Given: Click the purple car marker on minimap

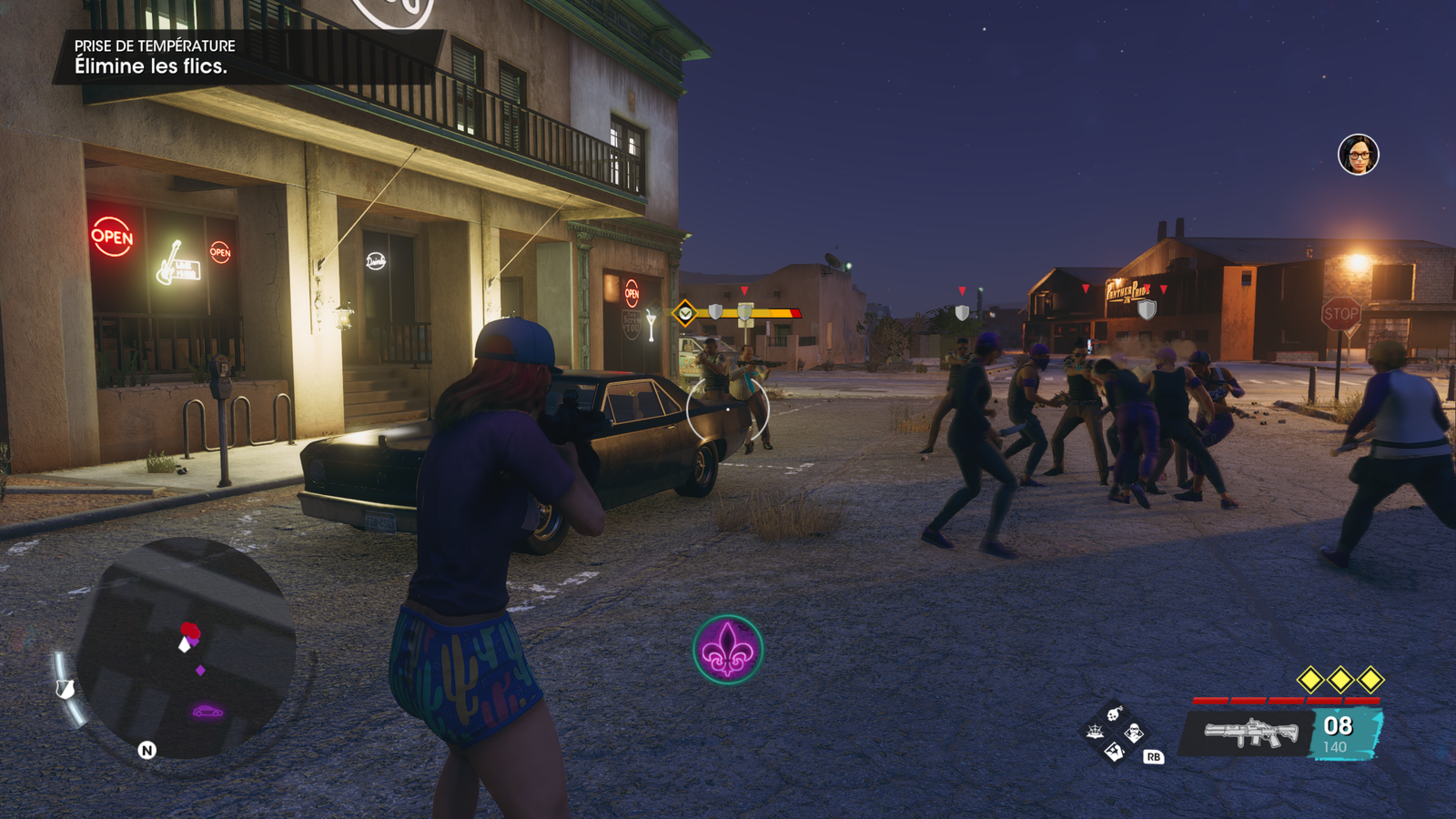Looking at the screenshot, I should [x=207, y=711].
